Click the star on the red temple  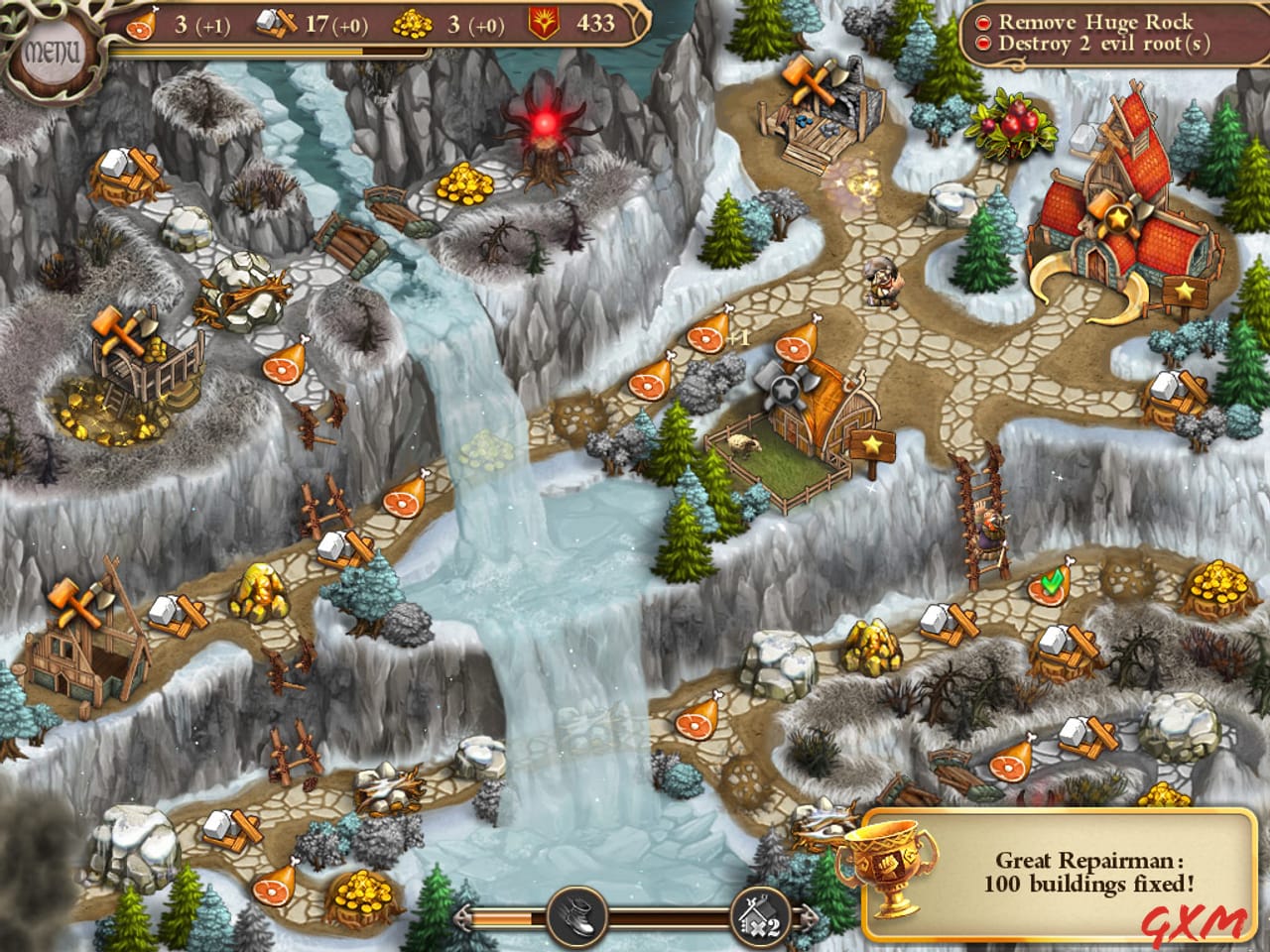click(x=1117, y=218)
